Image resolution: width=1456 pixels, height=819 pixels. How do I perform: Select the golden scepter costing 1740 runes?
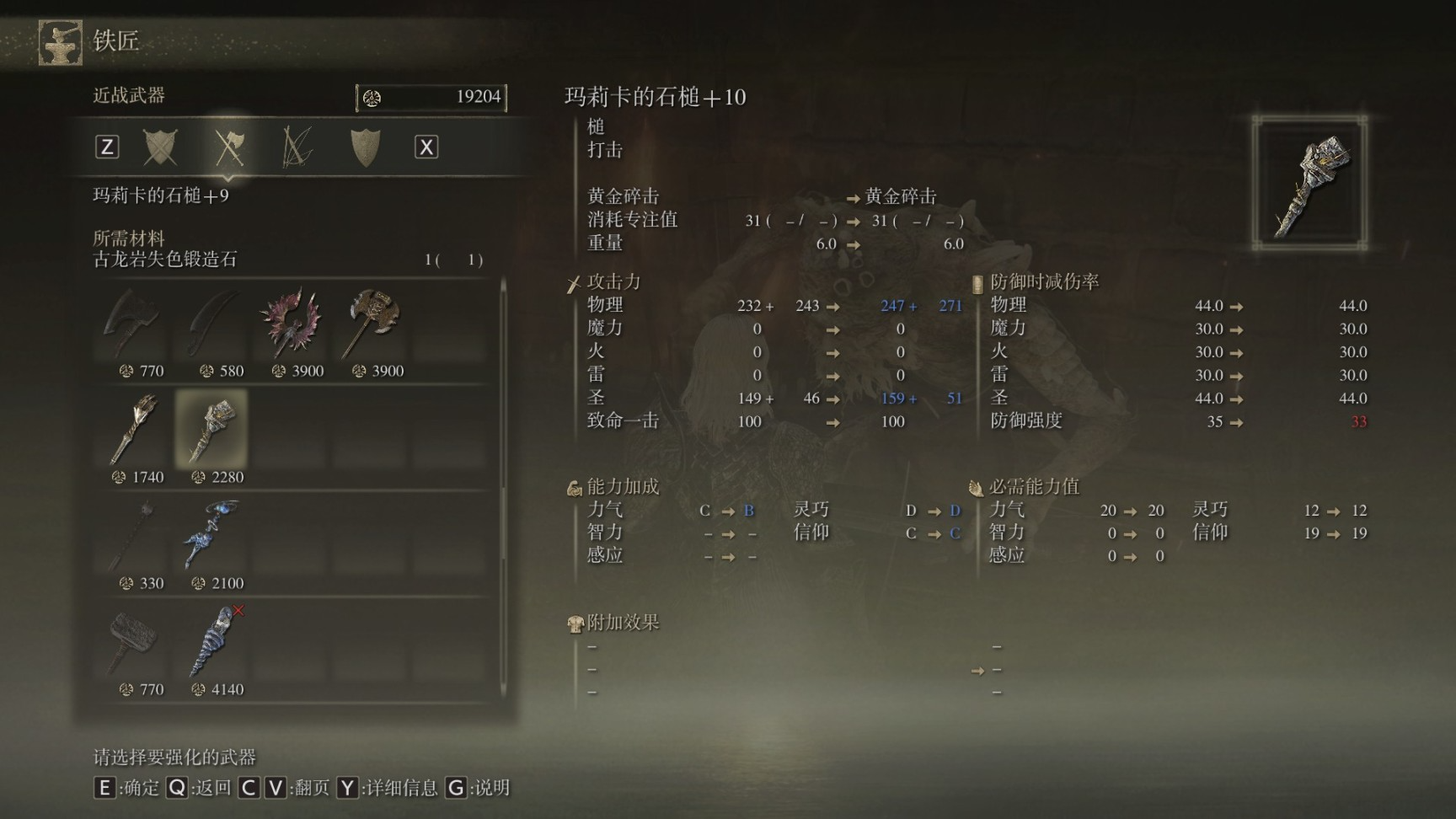[133, 430]
